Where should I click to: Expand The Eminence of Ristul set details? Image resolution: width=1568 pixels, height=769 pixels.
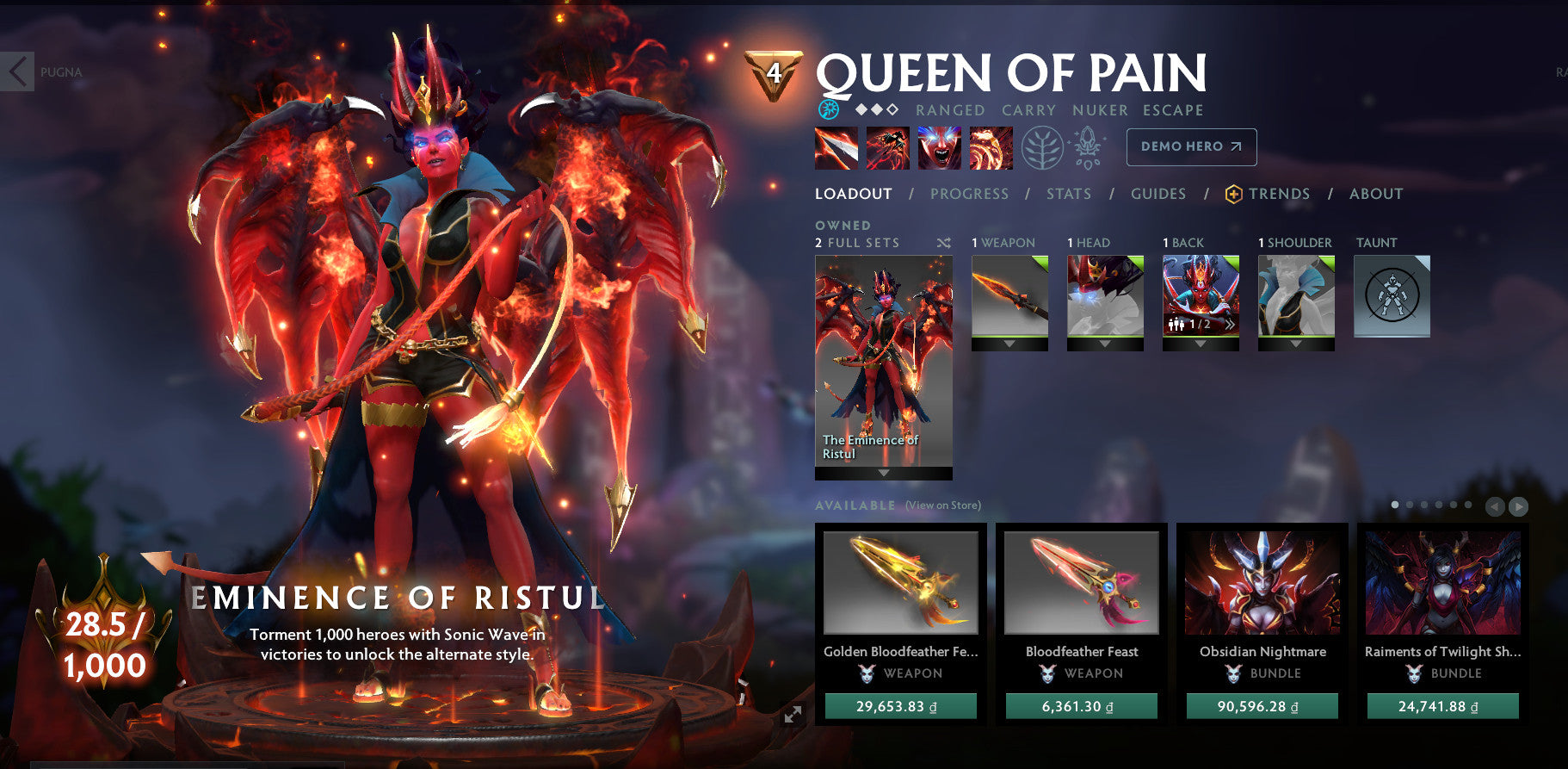(882, 472)
